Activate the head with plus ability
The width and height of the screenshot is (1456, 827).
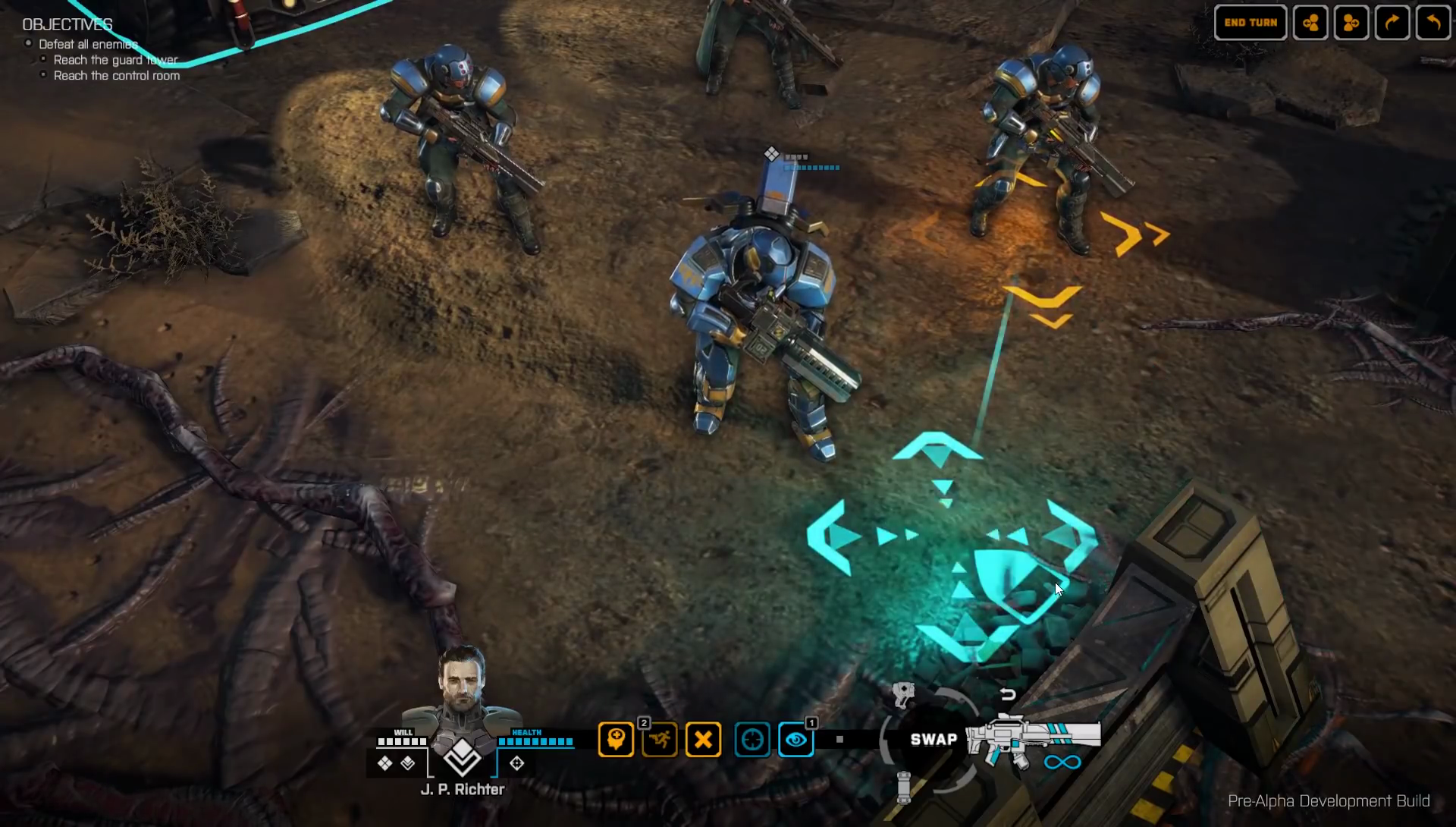tap(616, 739)
